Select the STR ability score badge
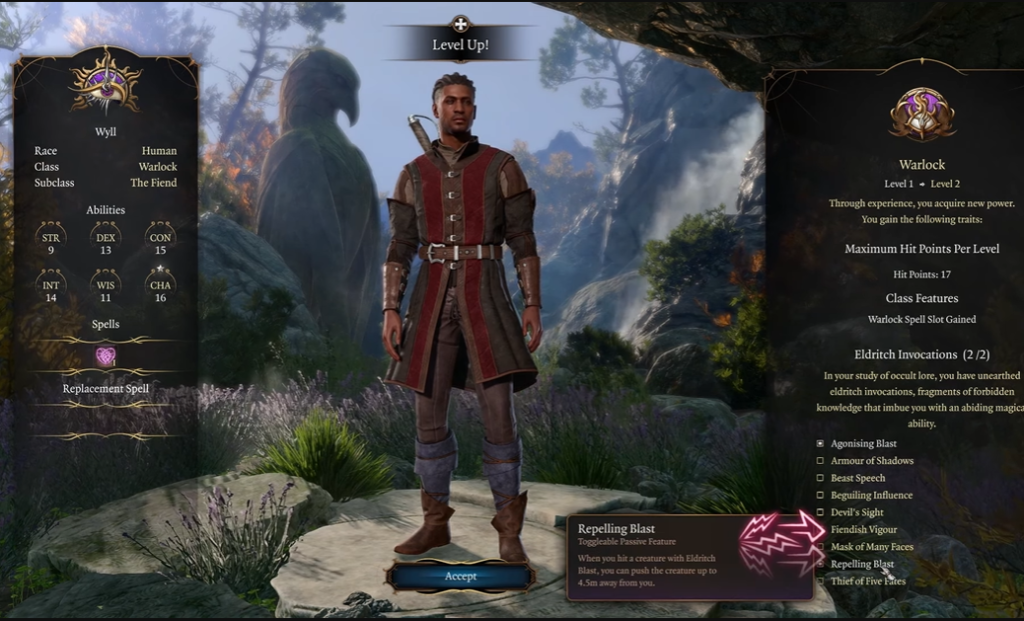Viewport: 1024px width, 621px height. coord(50,239)
